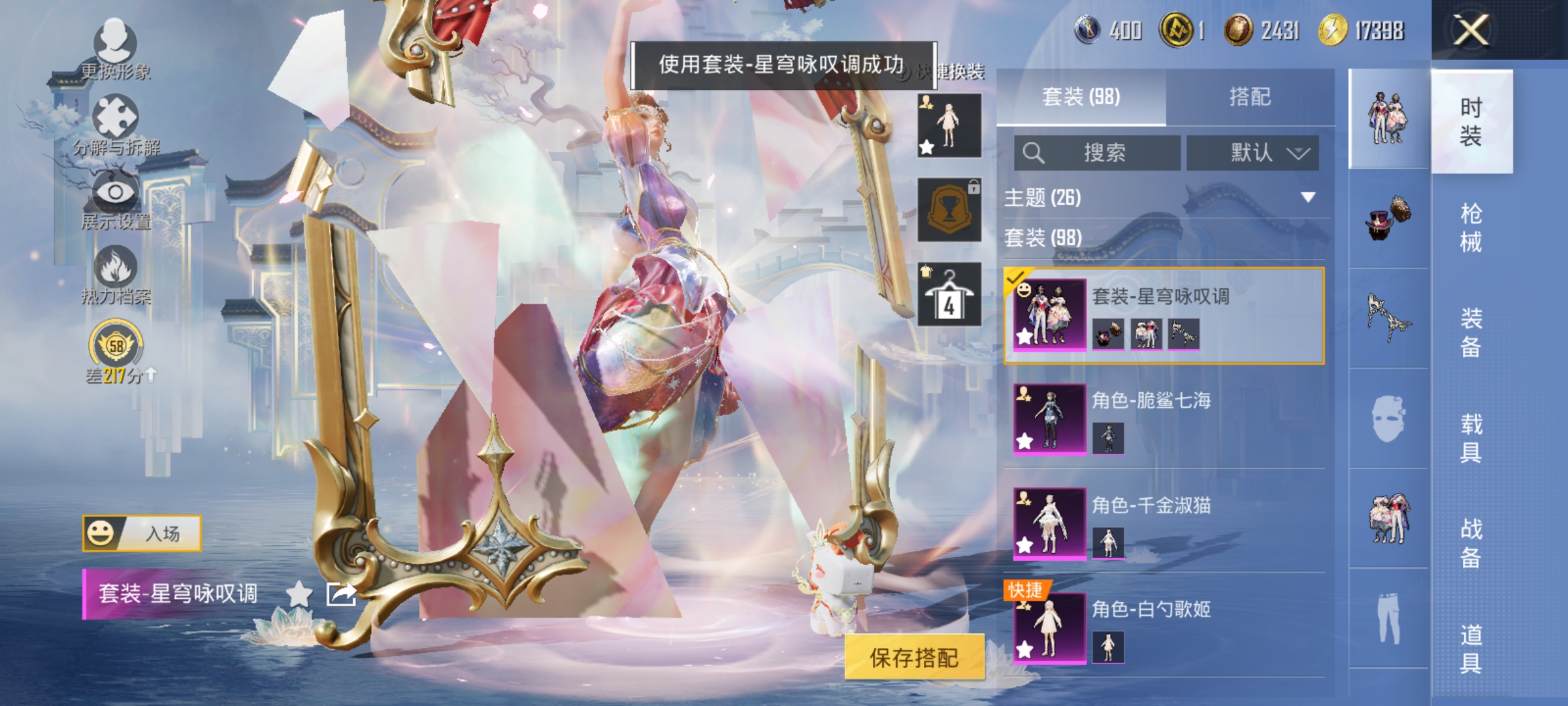1568x706 pixels.
Task: Select the 分解与拆解 dismantle function
Action: [x=114, y=121]
